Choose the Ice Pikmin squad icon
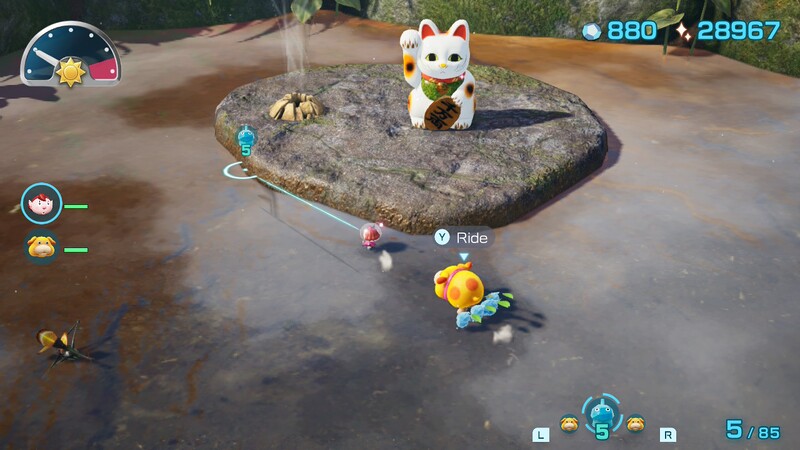The height and width of the screenshot is (450, 800). (601, 412)
